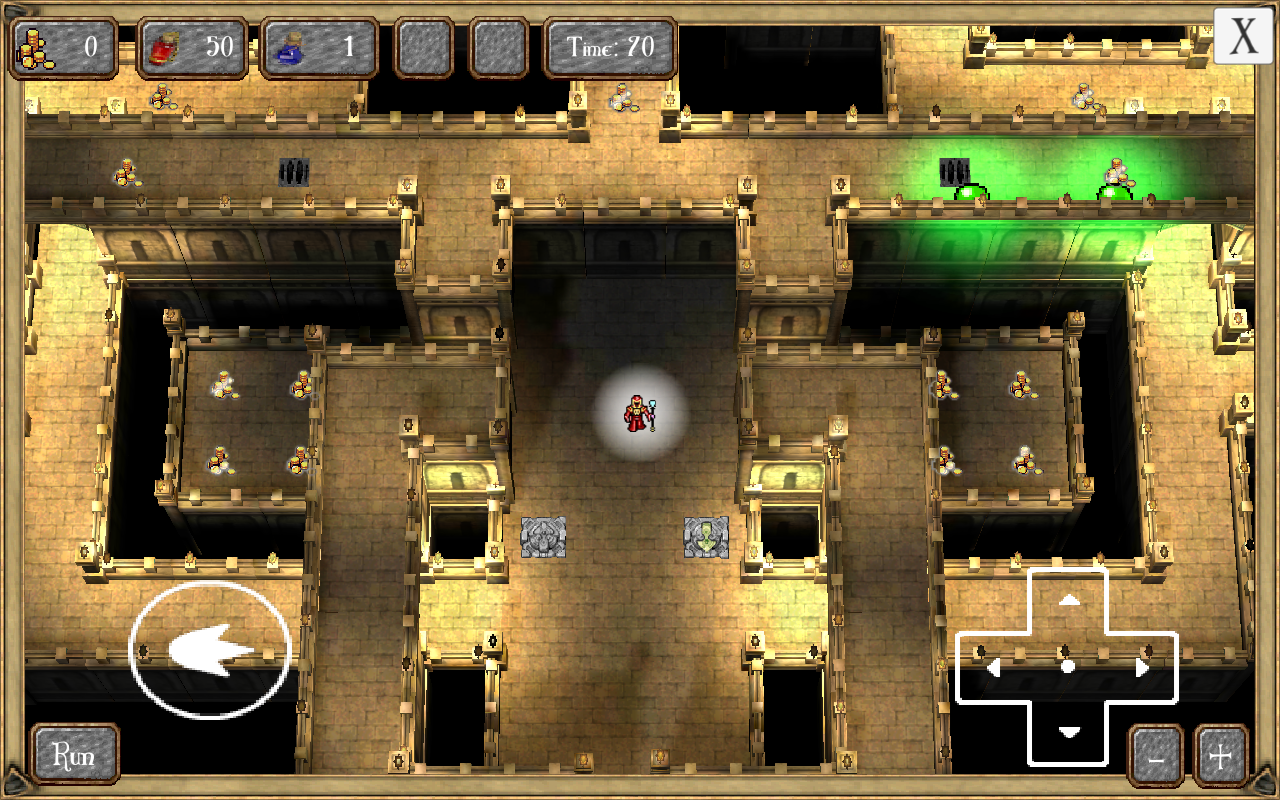Click the first empty inventory slot
The height and width of the screenshot is (800, 1280).
424,45
